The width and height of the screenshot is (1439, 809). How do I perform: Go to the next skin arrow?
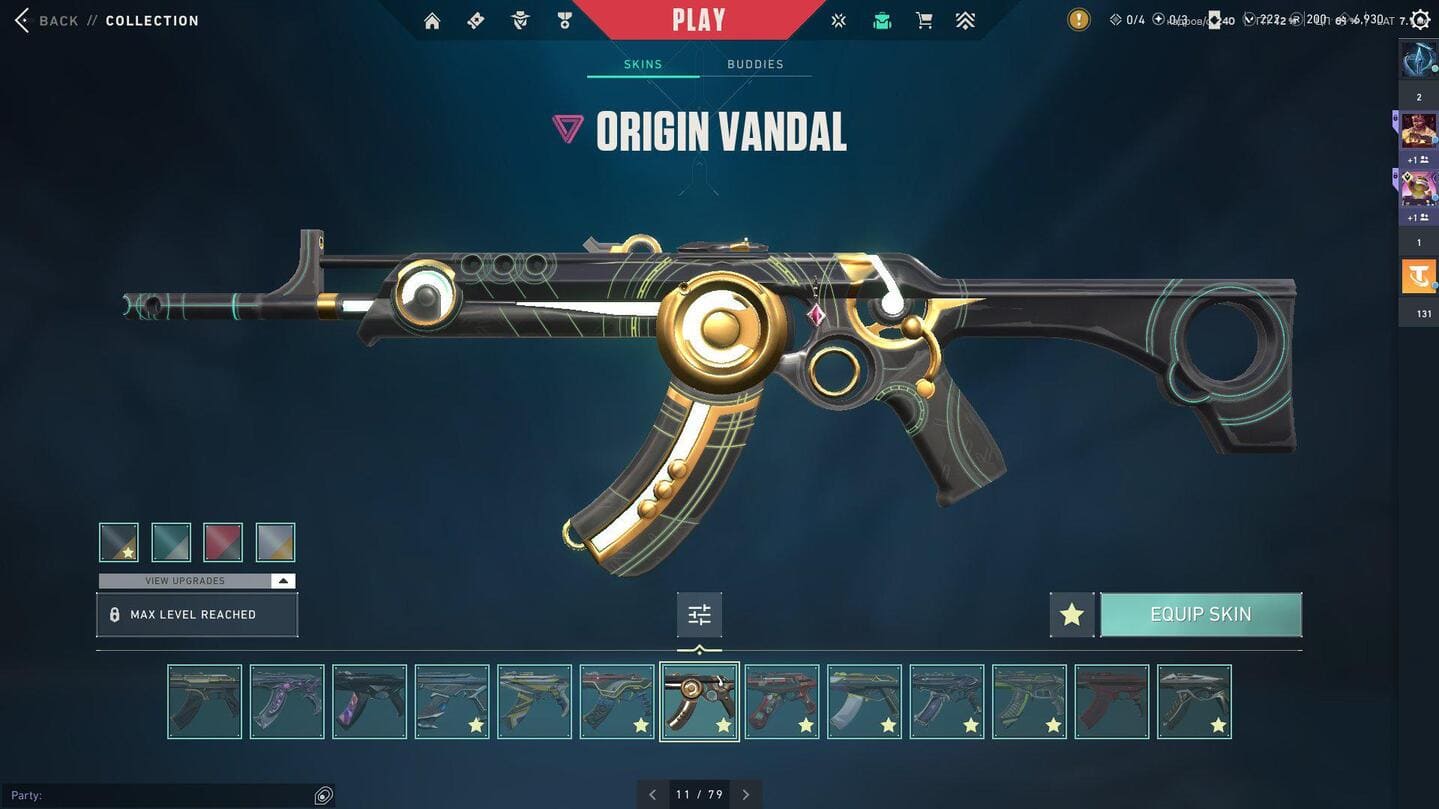pos(746,795)
